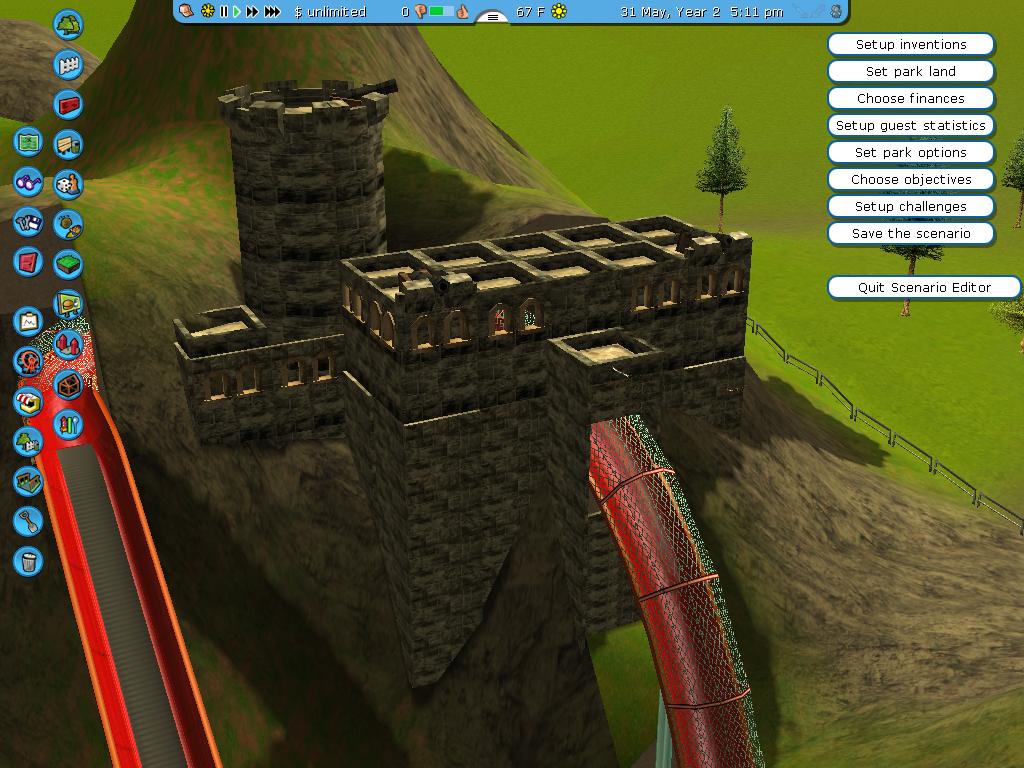Open the park map icon

tap(28, 142)
